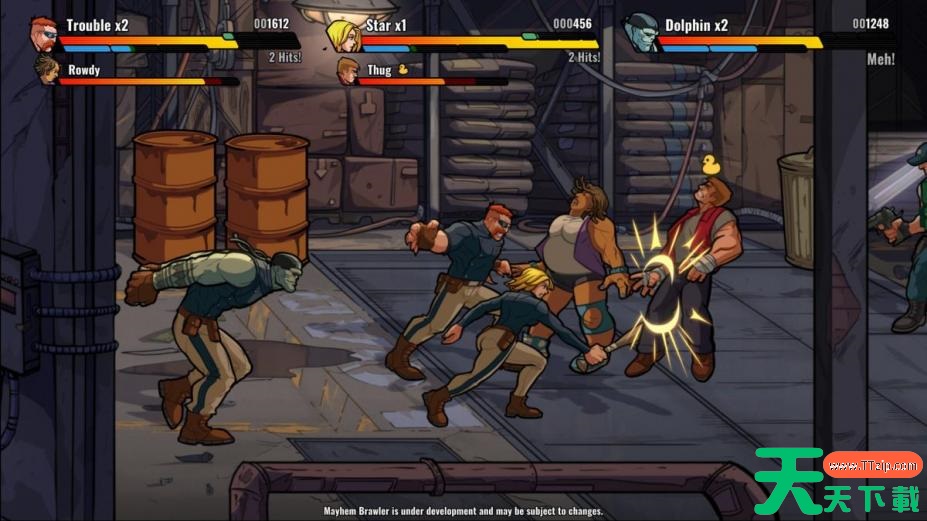927x521 pixels.
Task: Click Trouble's player portrait
Action: [x=44, y=33]
